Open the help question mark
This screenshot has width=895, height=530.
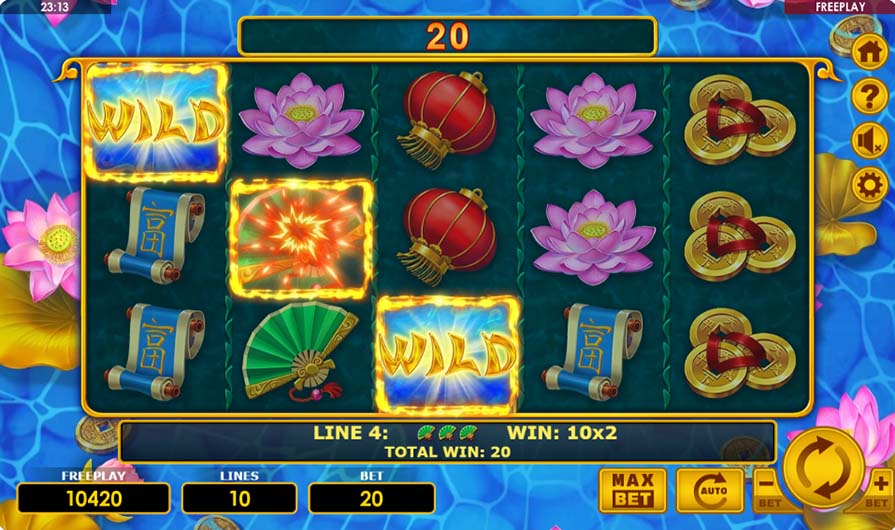pyautogui.click(x=869, y=97)
